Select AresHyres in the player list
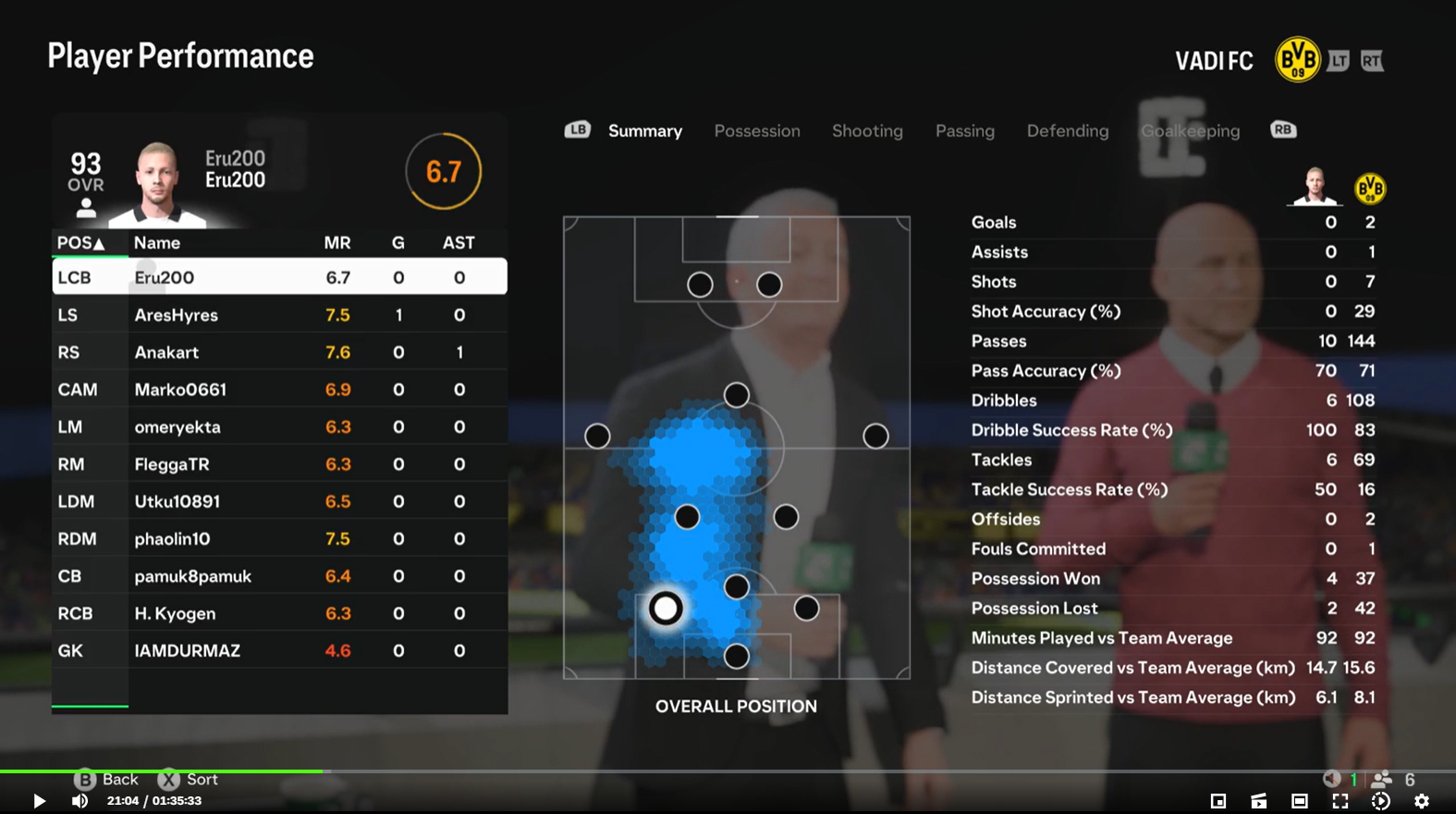Image resolution: width=1456 pixels, height=814 pixels. click(279, 315)
